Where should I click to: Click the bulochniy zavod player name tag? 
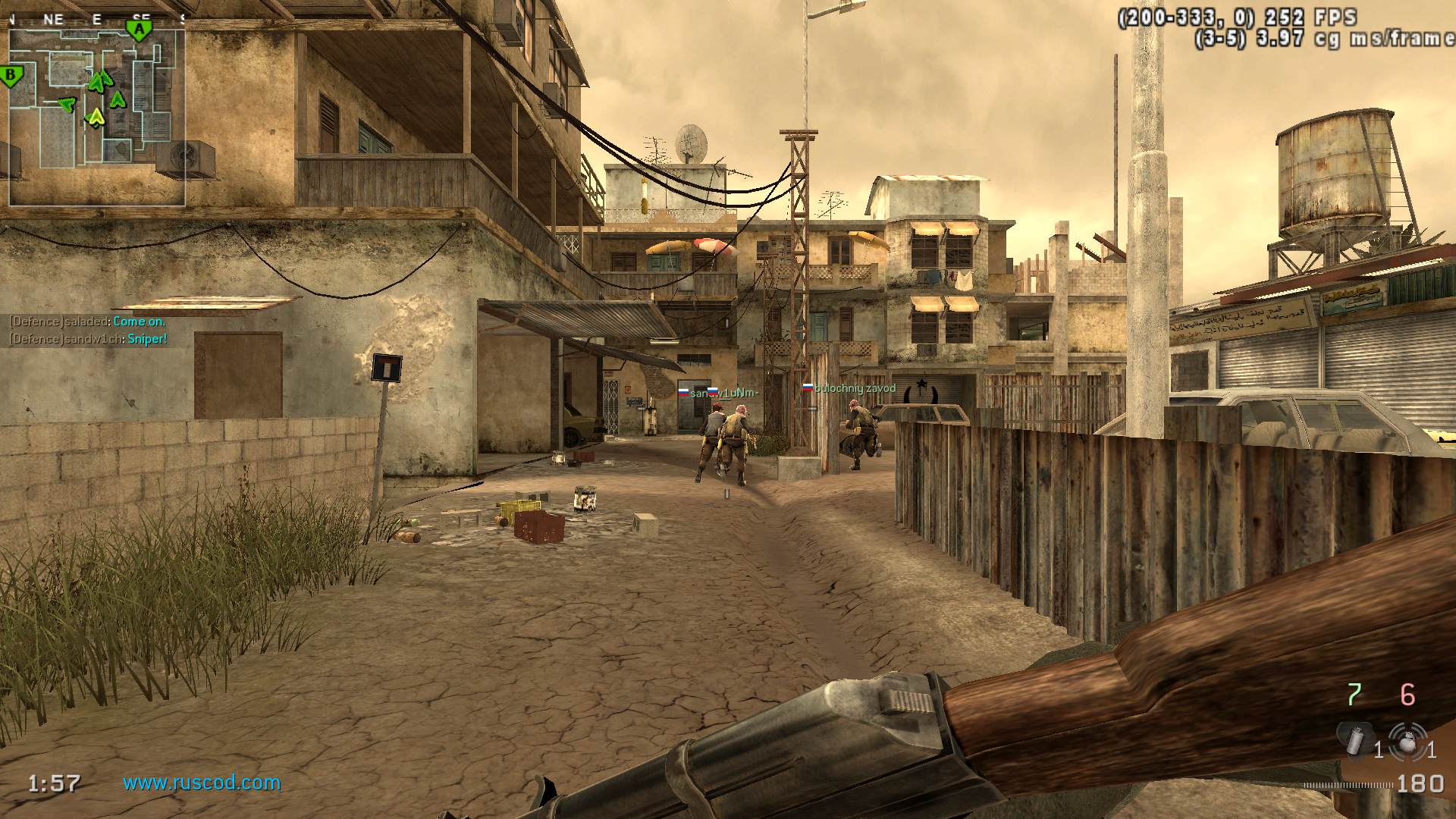854,388
